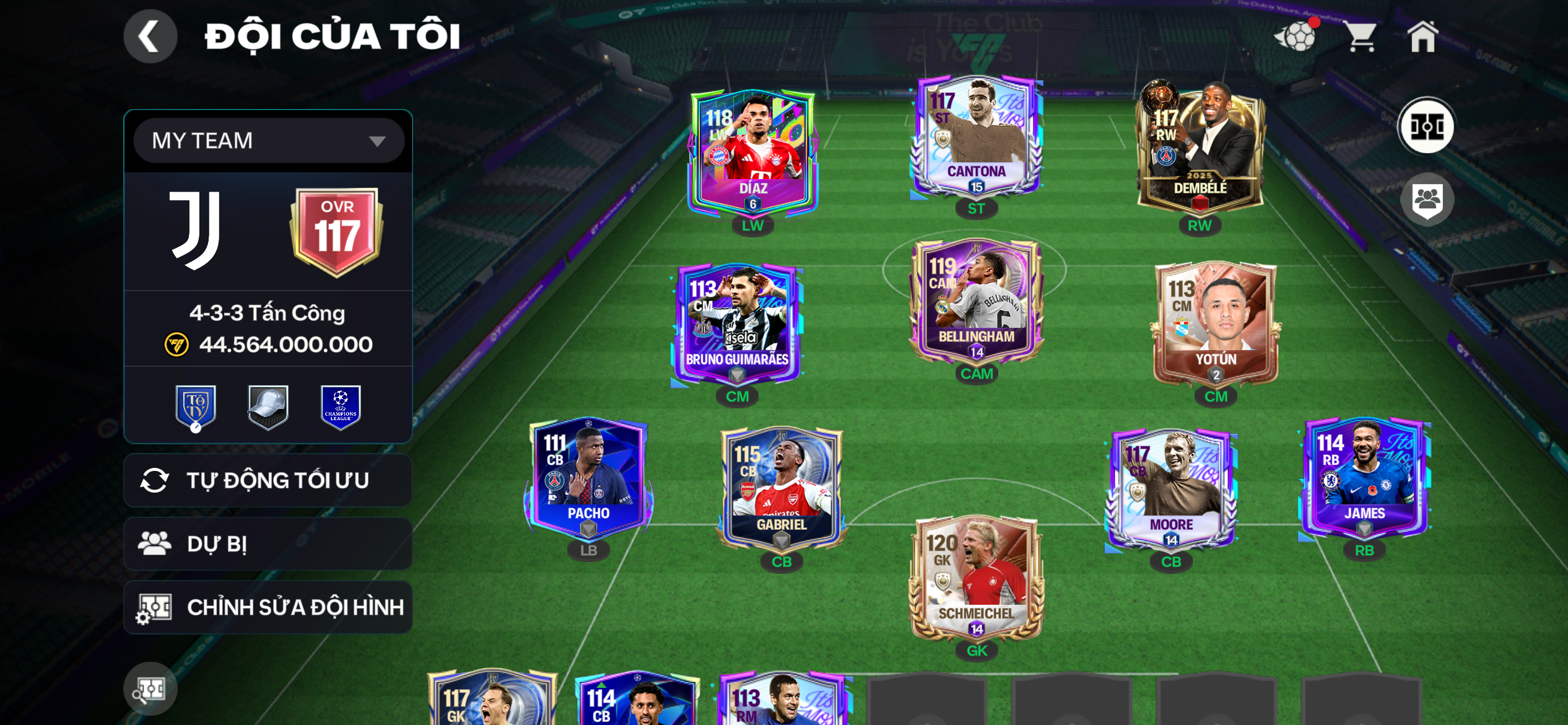Select the James RB player card
The height and width of the screenshot is (725, 1568).
point(1364,478)
